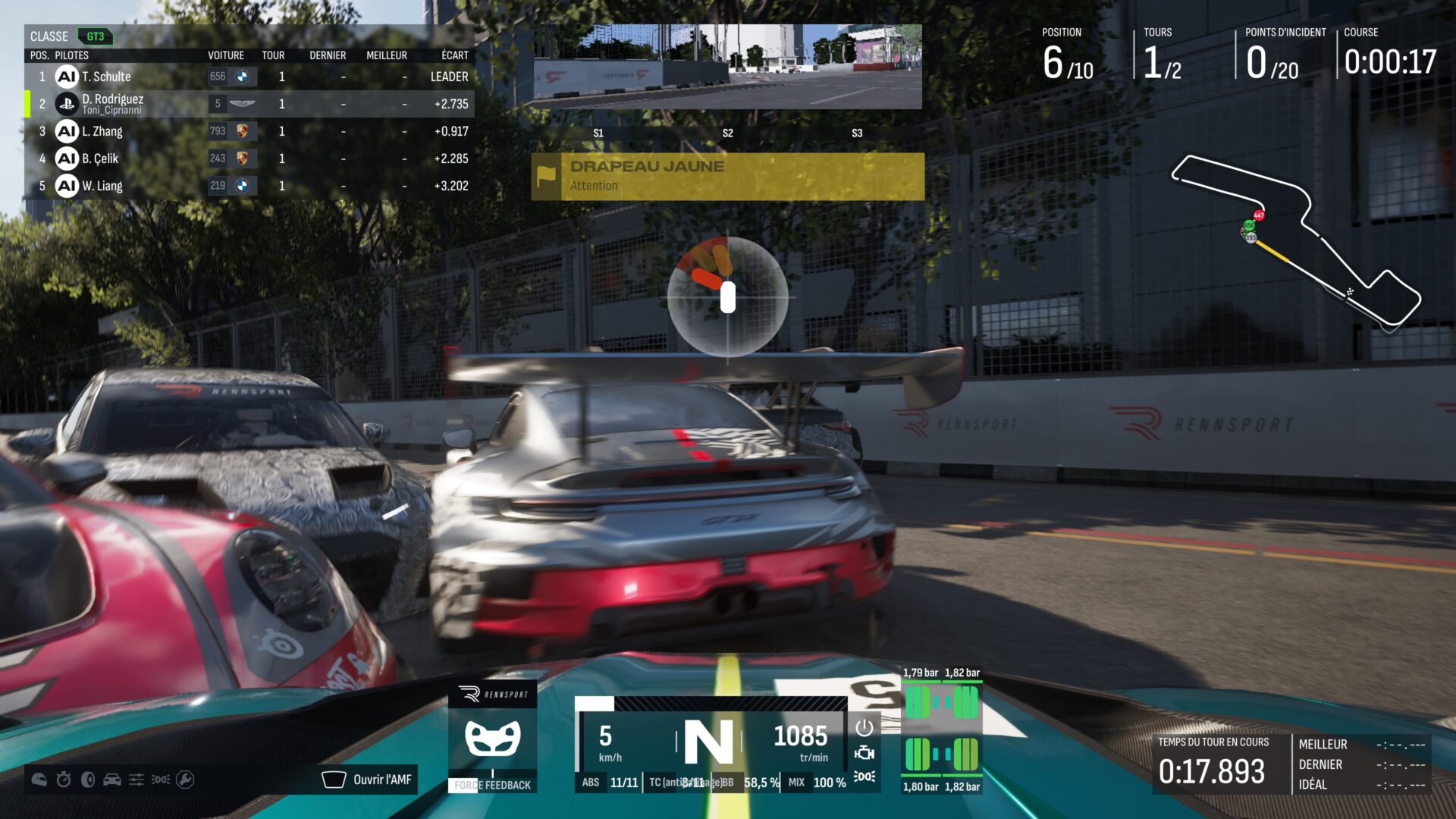Click the rear-view mirror display
Screen dimensions: 1456x819
(728, 67)
